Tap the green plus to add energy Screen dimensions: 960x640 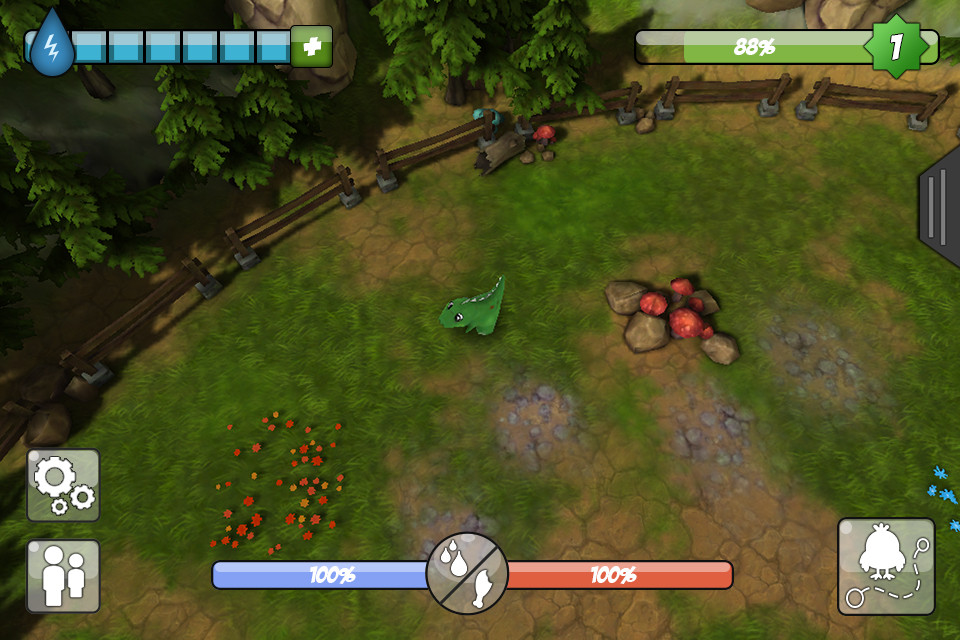click(x=311, y=47)
